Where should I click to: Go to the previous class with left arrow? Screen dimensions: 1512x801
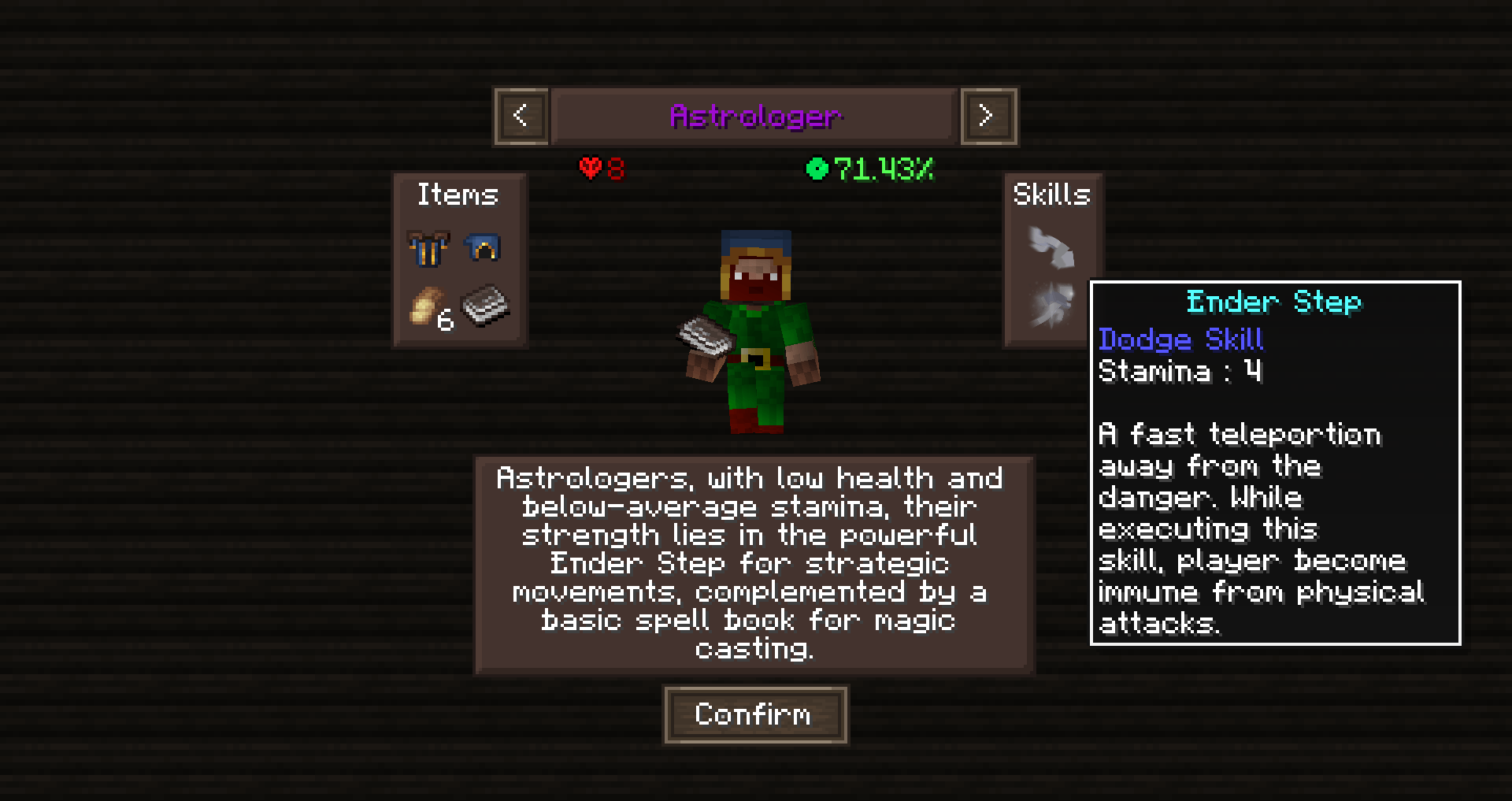[521, 117]
